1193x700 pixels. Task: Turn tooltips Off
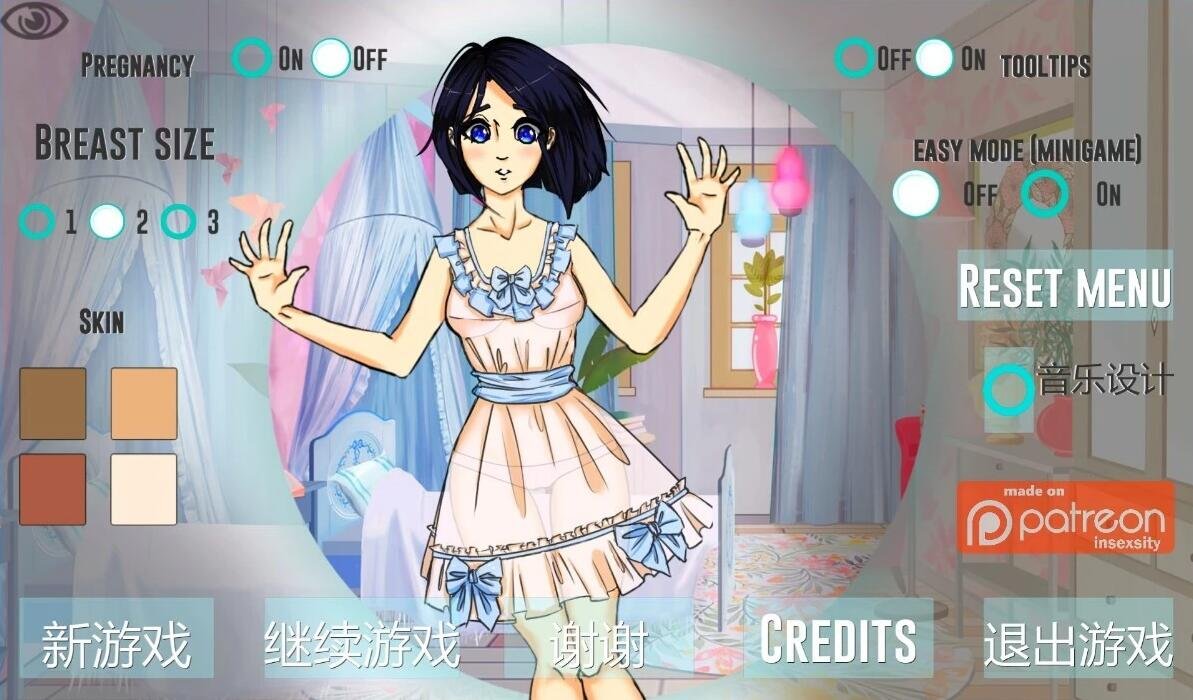click(854, 58)
